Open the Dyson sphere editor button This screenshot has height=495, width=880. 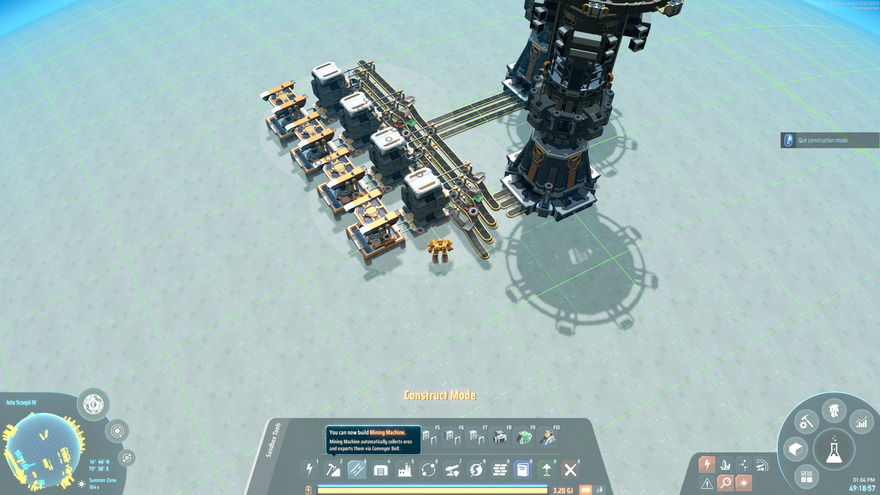(93, 405)
